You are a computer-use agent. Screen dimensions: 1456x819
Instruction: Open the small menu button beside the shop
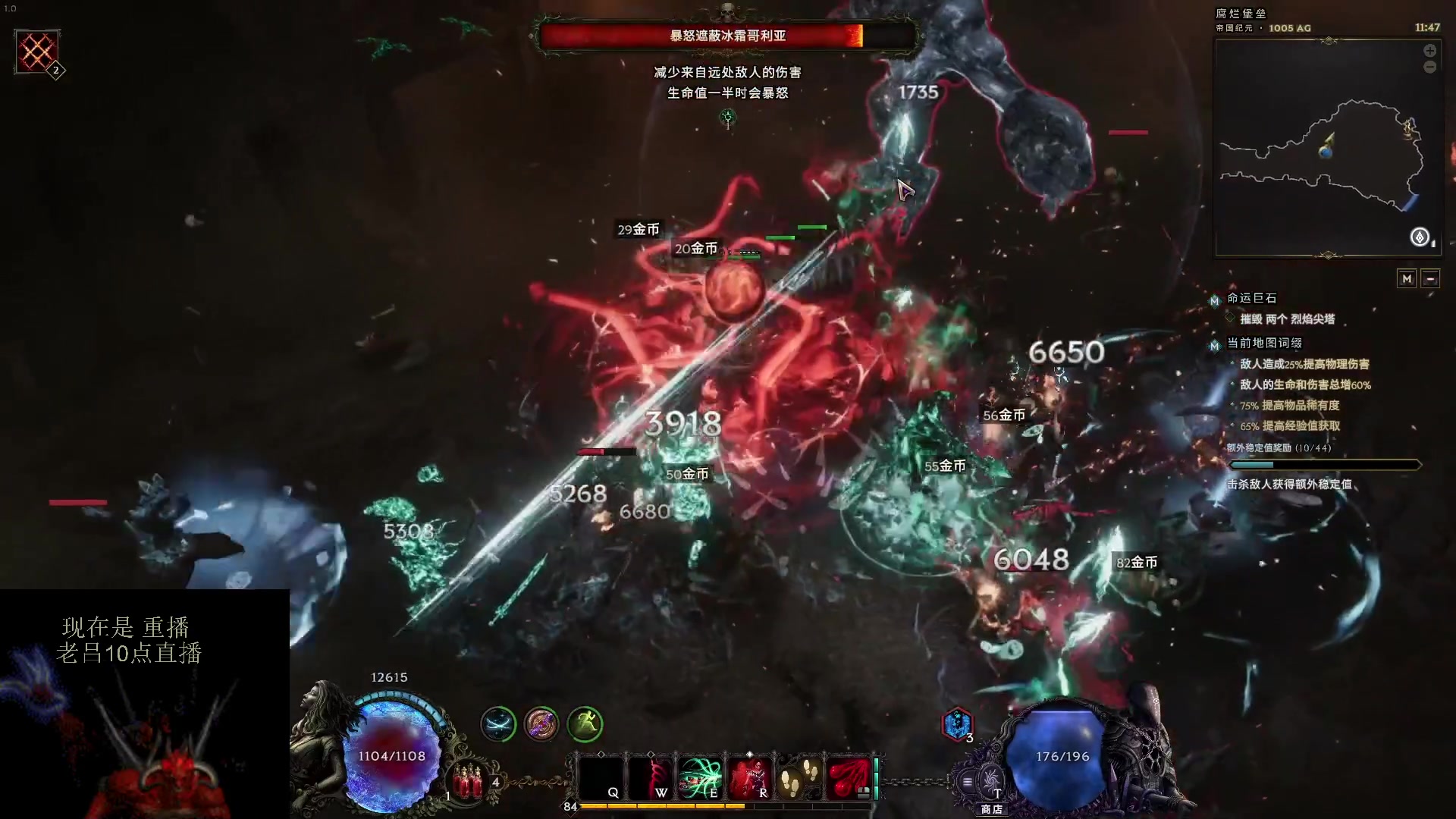click(x=967, y=781)
